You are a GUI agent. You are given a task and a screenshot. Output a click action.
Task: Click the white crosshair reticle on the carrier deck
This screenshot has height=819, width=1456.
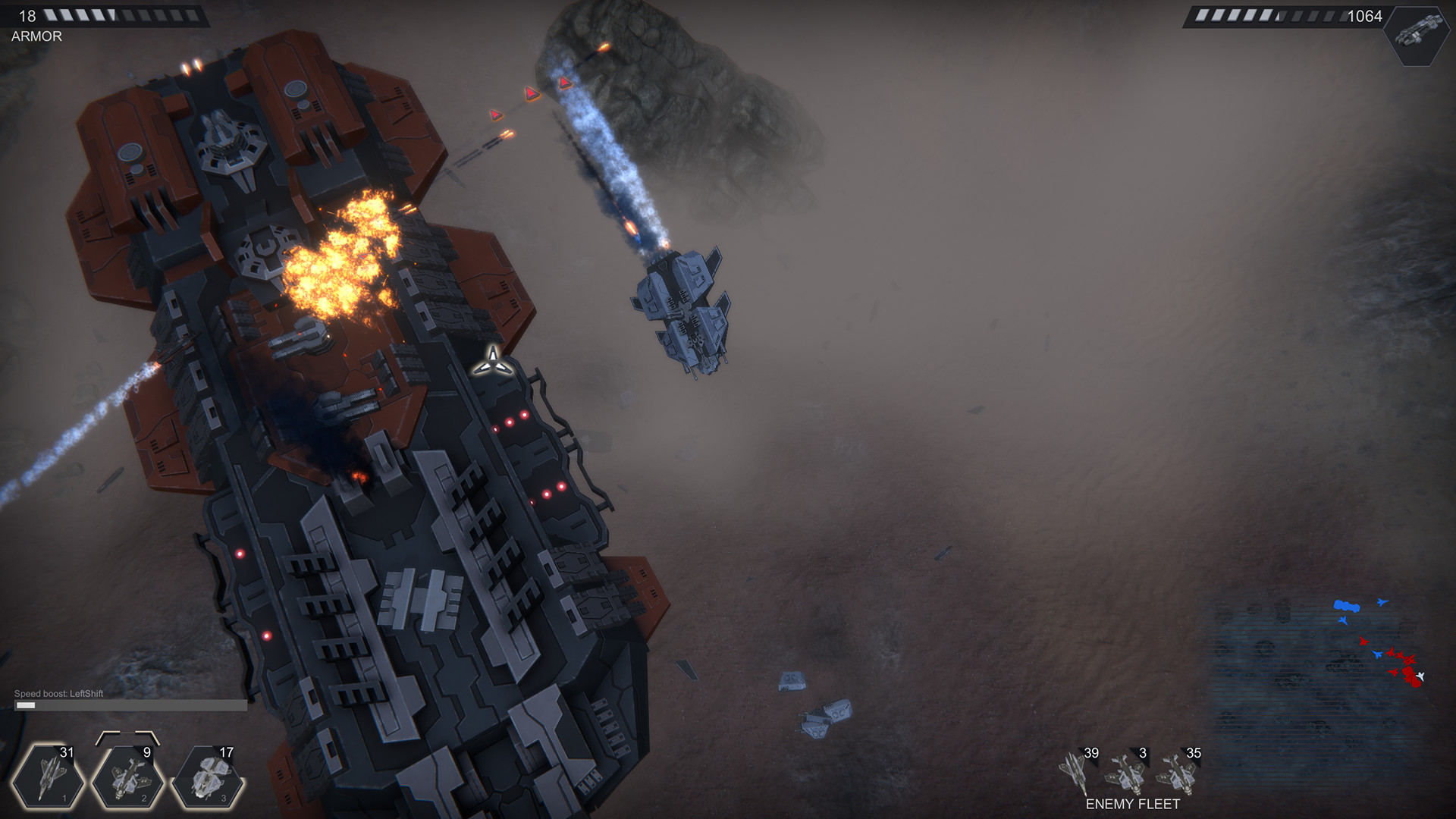[494, 364]
